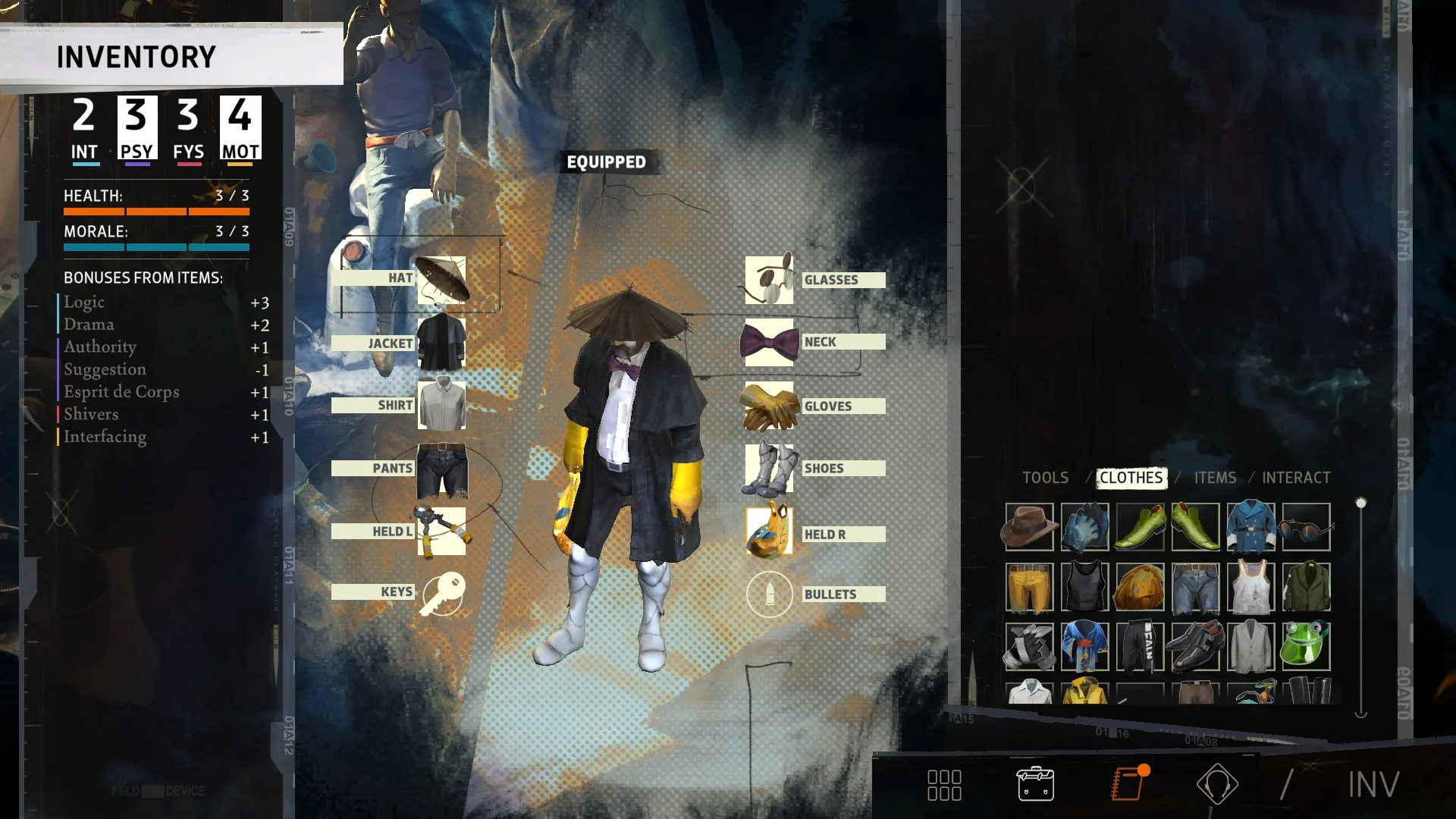This screenshot has width=1456, height=819.
Task: Select the green frog hat item
Action: (1306, 647)
